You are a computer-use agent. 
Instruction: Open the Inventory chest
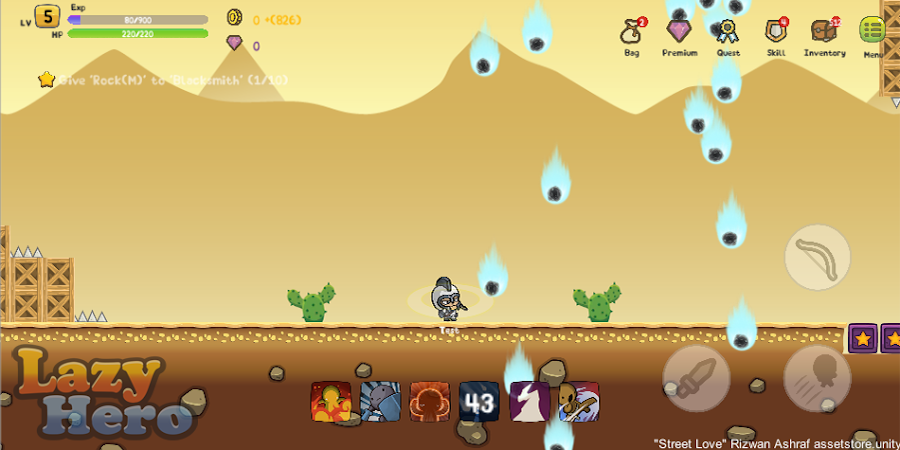824,33
